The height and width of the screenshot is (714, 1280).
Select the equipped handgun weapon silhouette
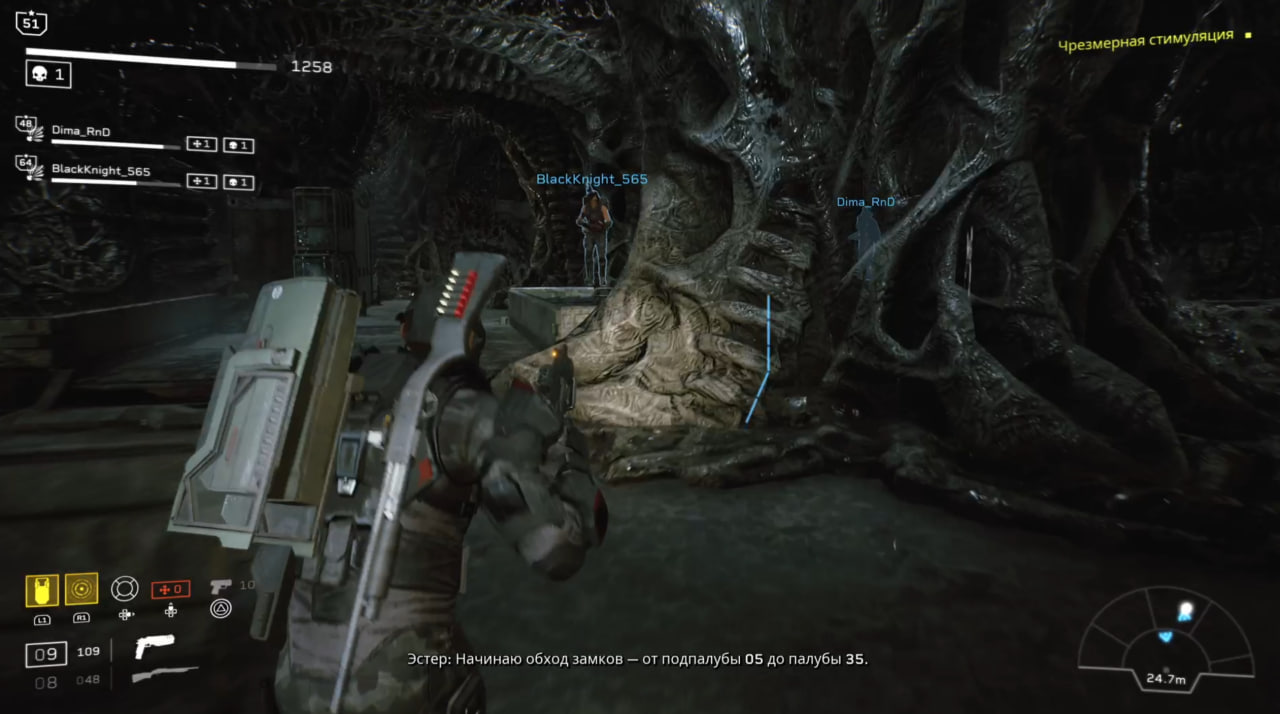pyautogui.click(x=154, y=647)
